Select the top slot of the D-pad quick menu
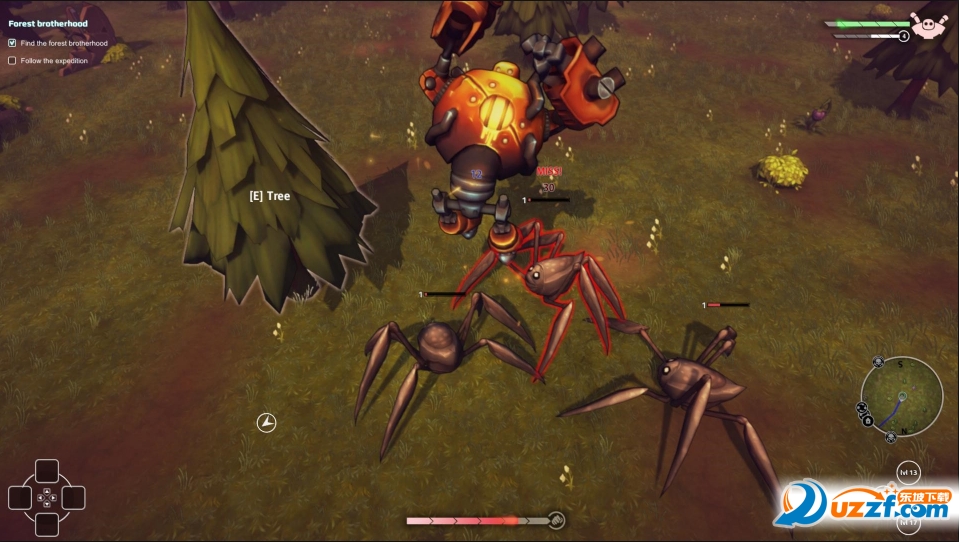Image resolution: width=959 pixels, height=542 pixels. [x=47, y=471]
